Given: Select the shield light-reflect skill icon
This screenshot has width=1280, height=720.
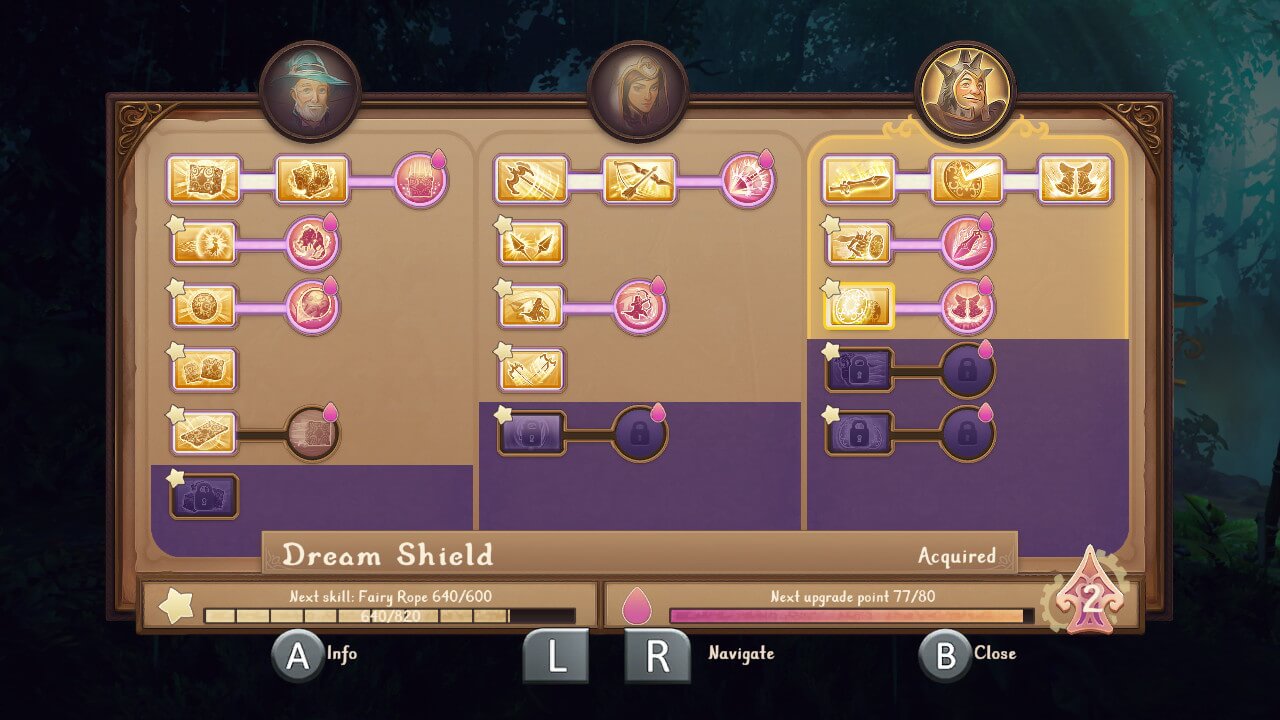Looking at the screenshot, I should (967, 180).
